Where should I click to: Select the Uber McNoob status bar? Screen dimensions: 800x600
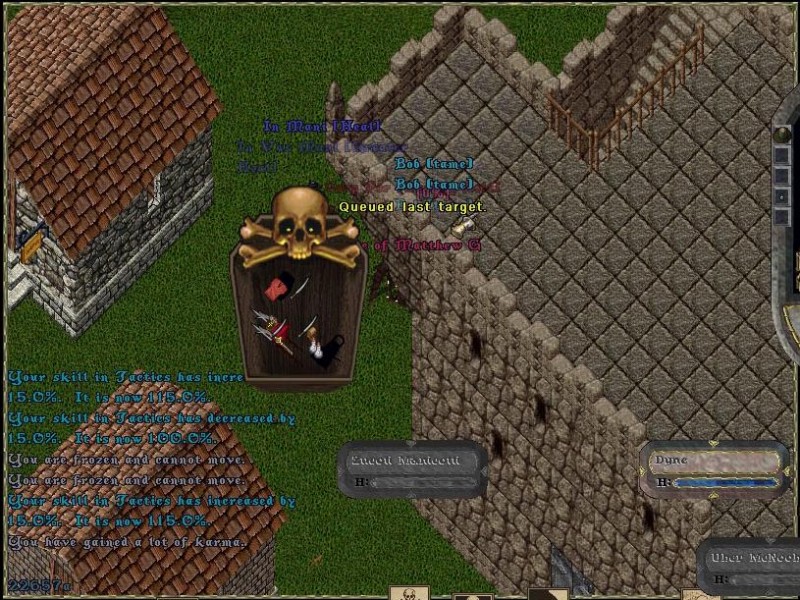pos(751,567)
